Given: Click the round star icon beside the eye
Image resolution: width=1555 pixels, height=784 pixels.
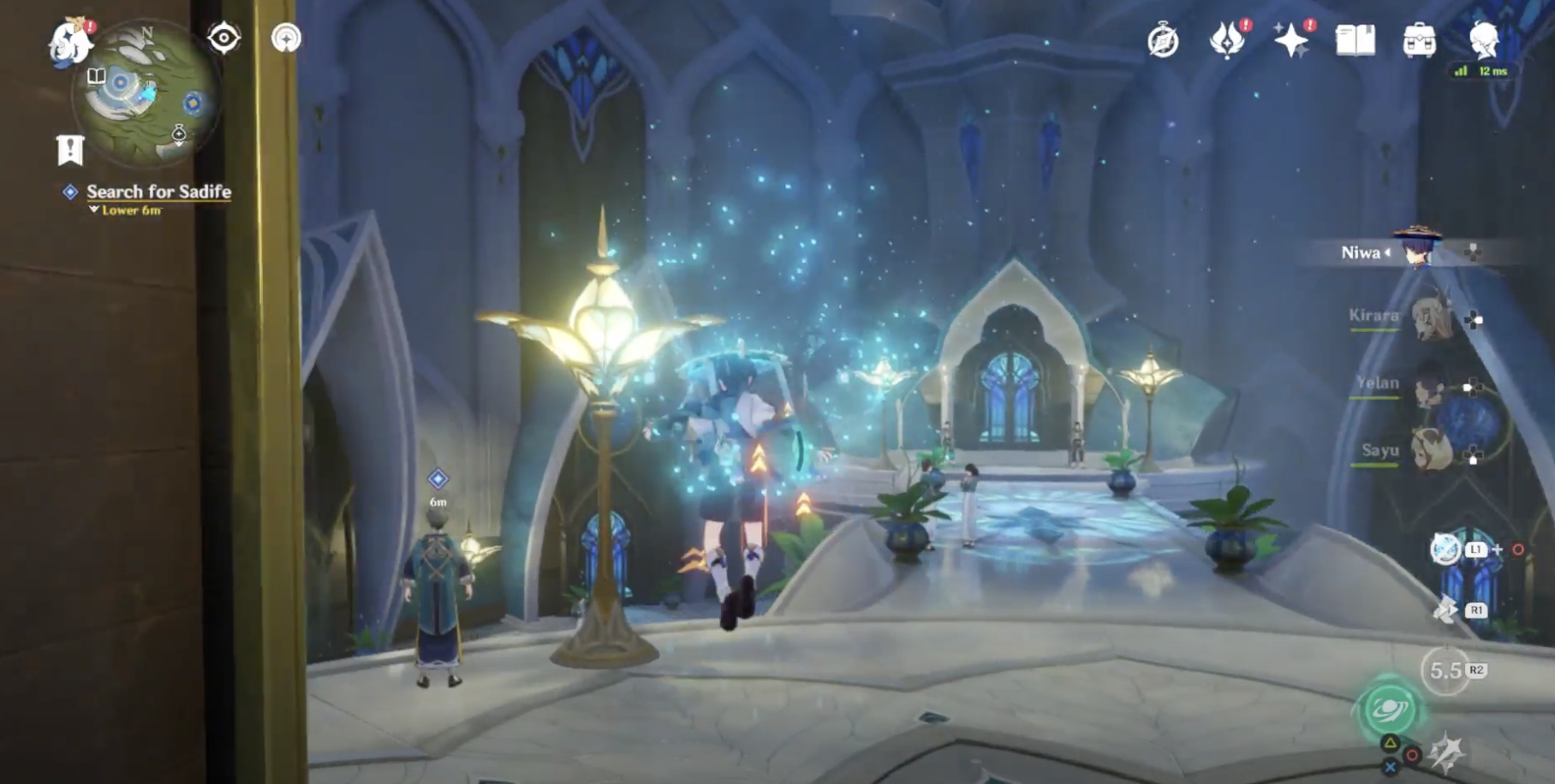Looking at the screenshot, I should click(x=286, y=39).
